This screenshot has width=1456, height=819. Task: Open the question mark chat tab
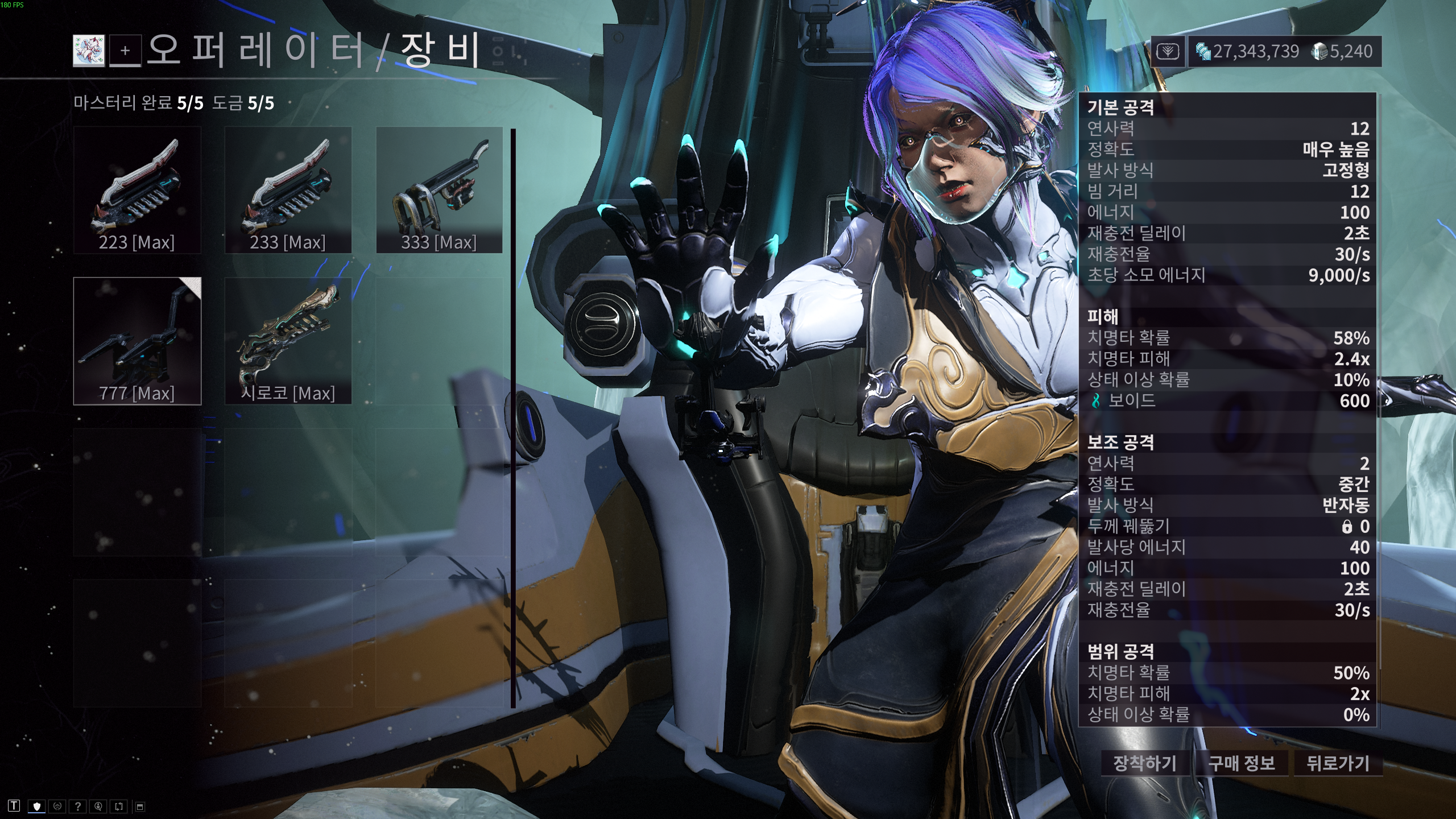tap(78, 806)
